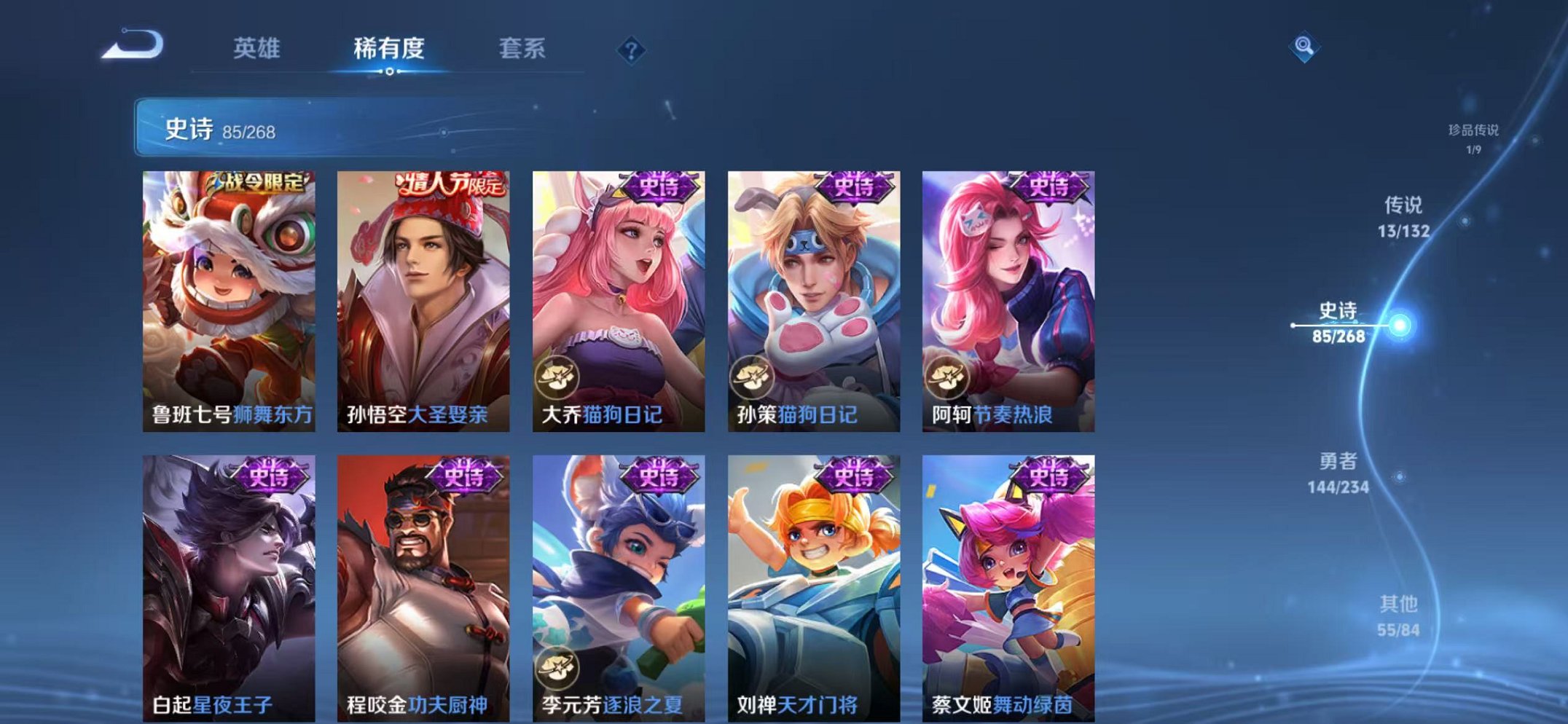Click 星元 badge icon on 阿轲节奏热浪 skin
The height and width of the screenshot is (724, 1568).
946,378
